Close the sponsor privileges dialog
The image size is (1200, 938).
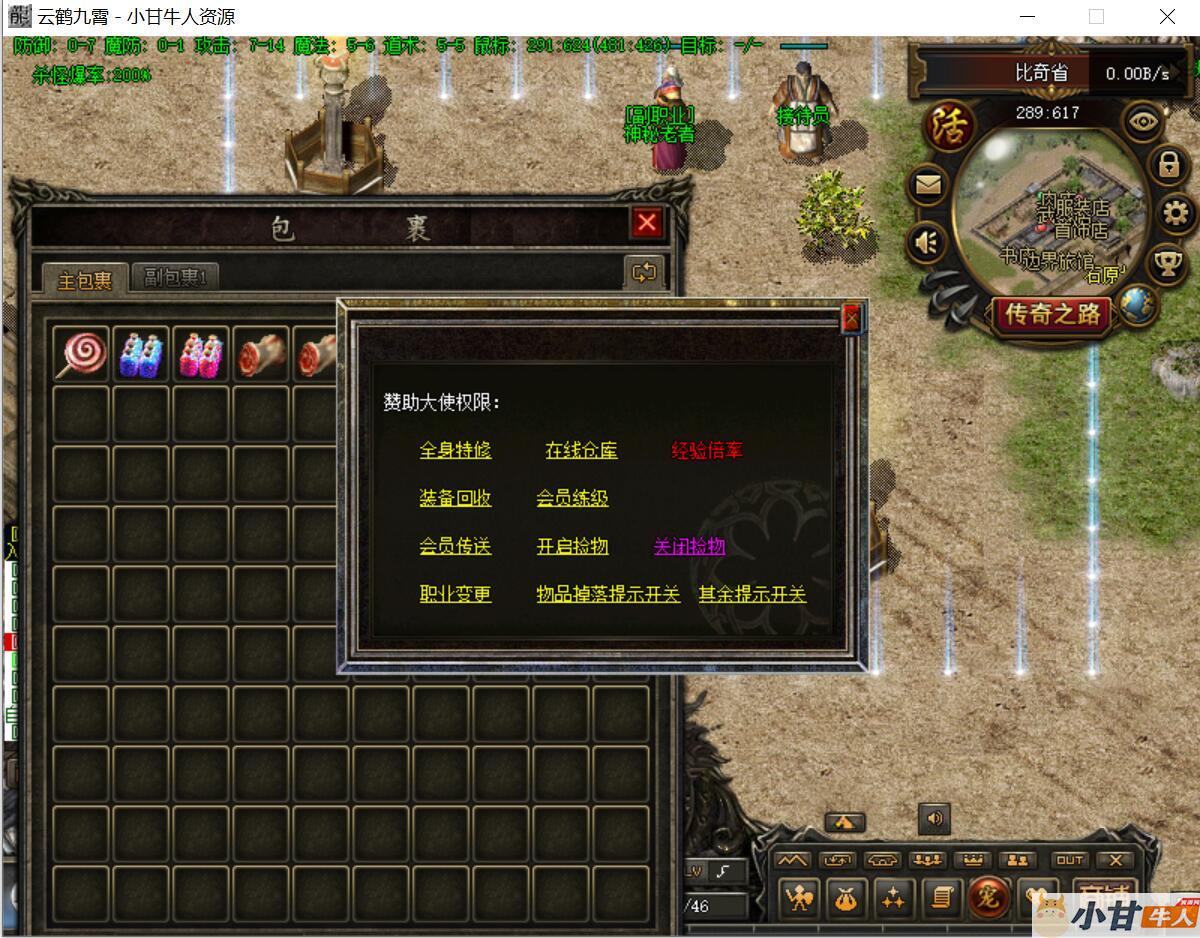[851, 318]
